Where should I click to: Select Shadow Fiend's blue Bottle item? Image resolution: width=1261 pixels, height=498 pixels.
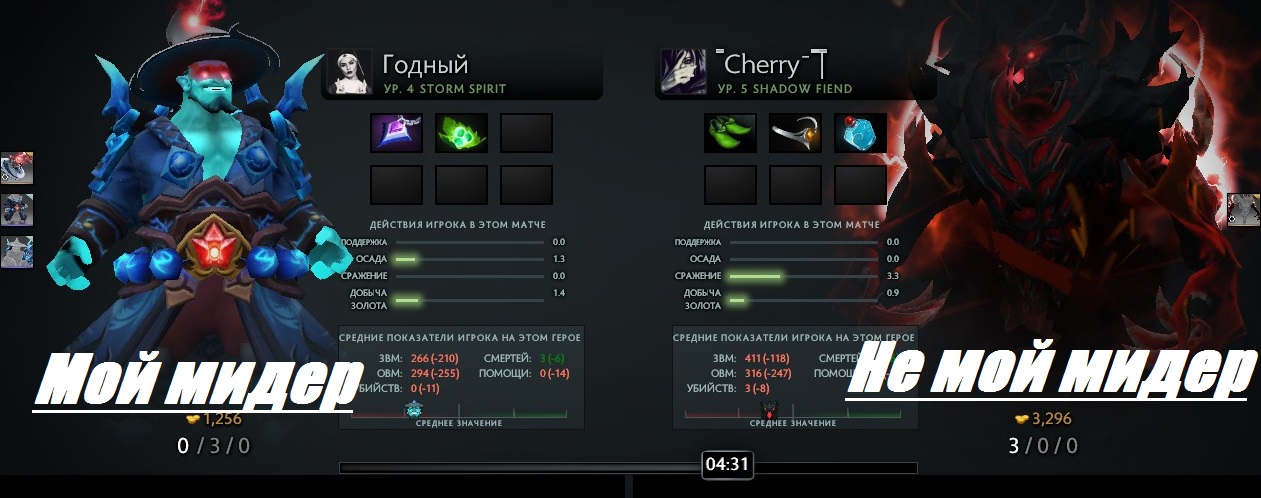[x=860, y=133]
